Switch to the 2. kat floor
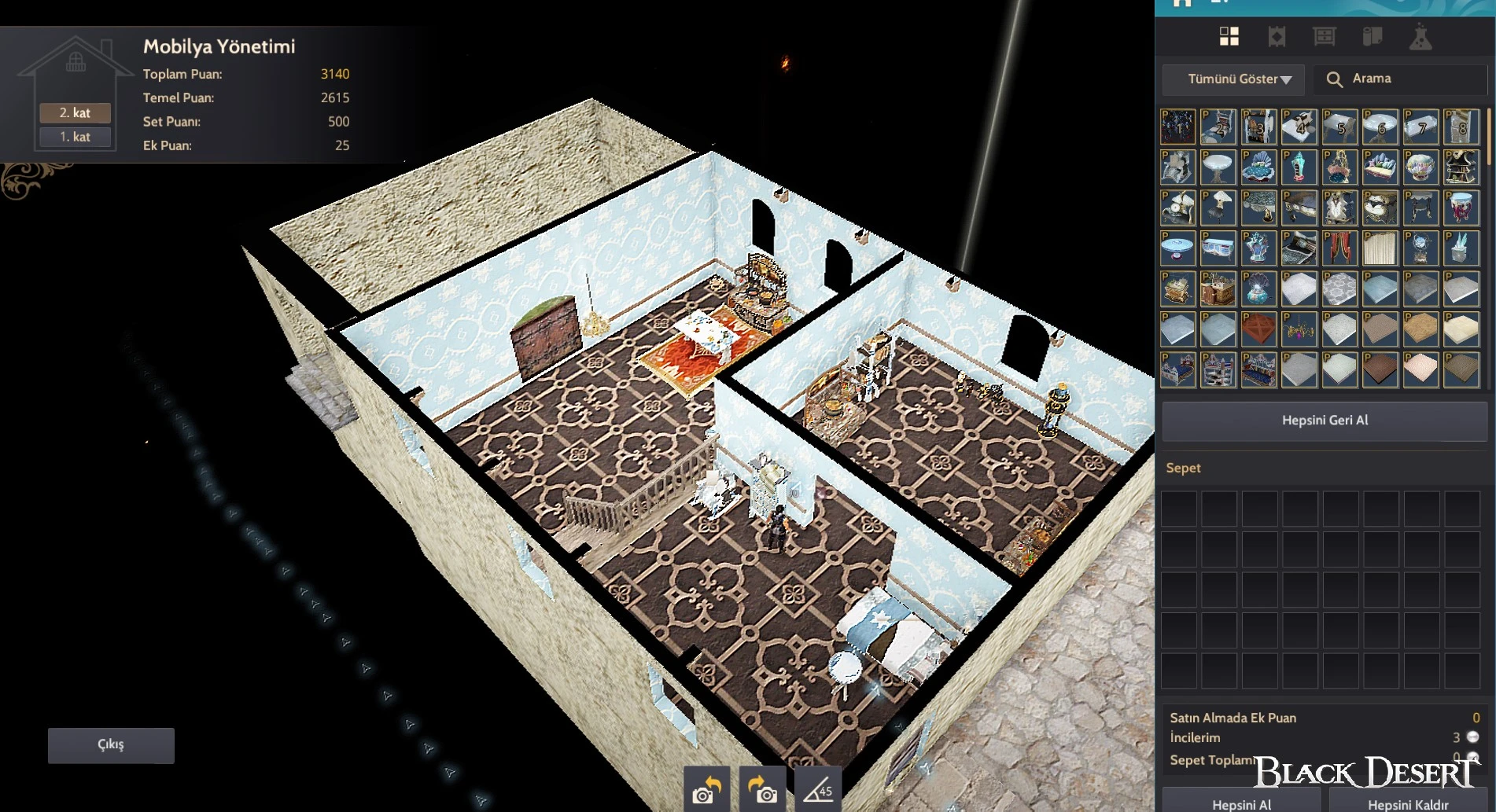This screenshot has height=812, width=1496. pos(76,113)
